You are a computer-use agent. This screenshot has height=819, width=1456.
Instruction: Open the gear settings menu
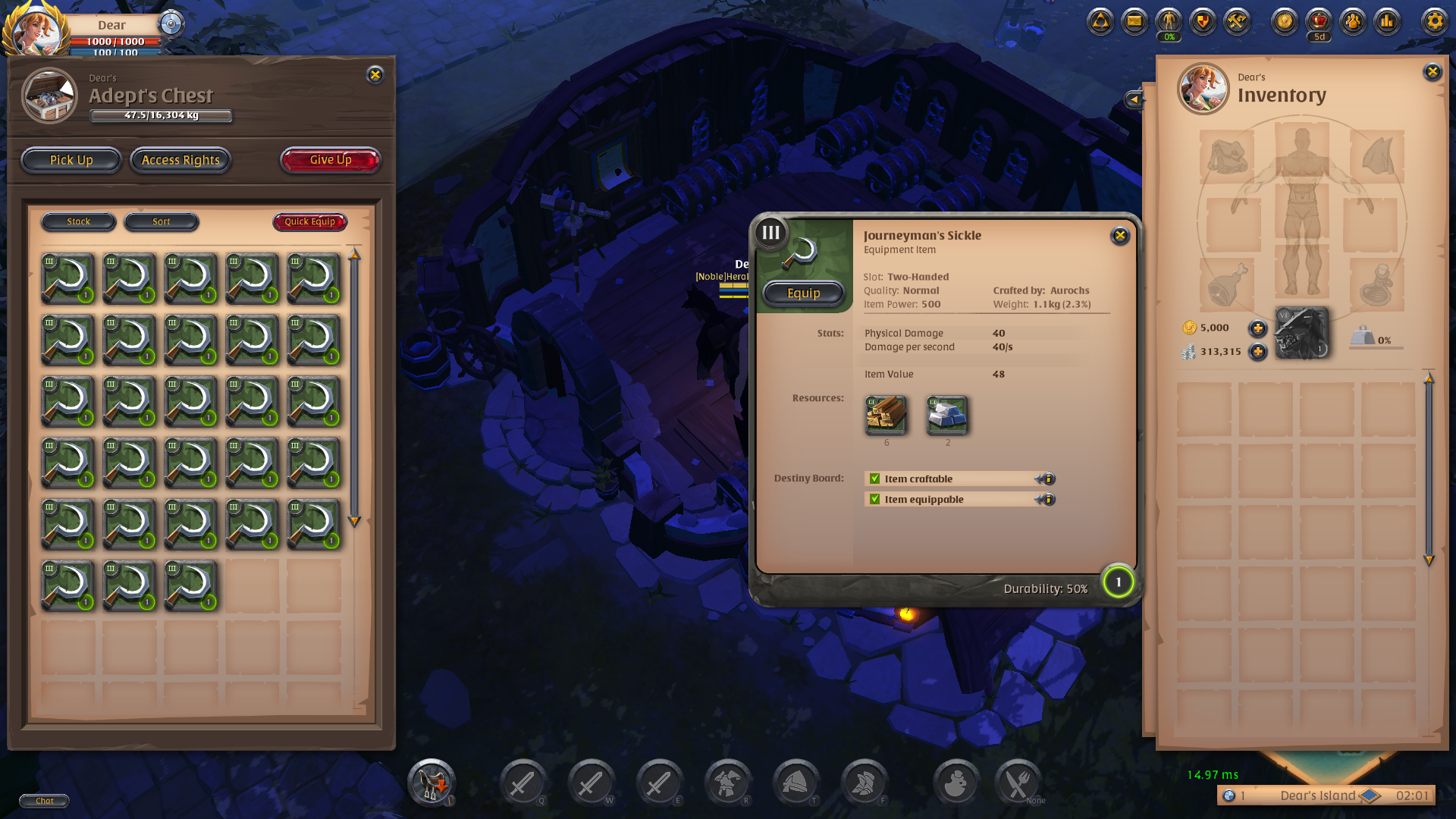point(1434,21)
